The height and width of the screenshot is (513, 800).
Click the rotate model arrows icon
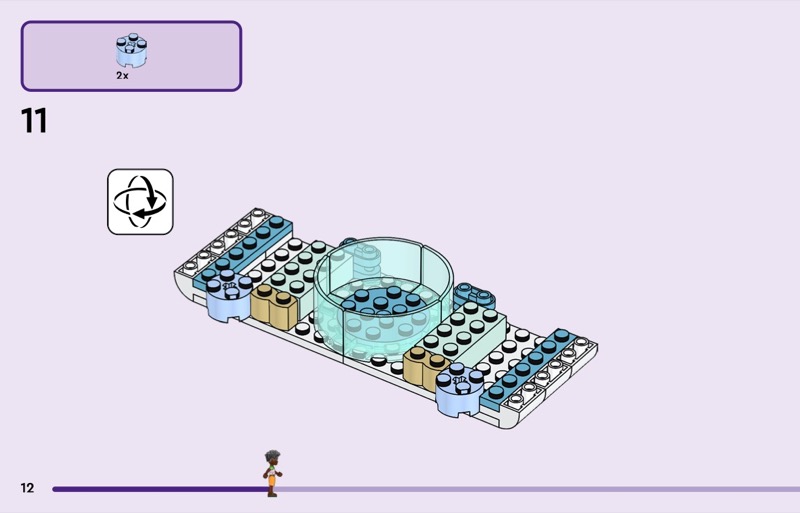point(140,201)
